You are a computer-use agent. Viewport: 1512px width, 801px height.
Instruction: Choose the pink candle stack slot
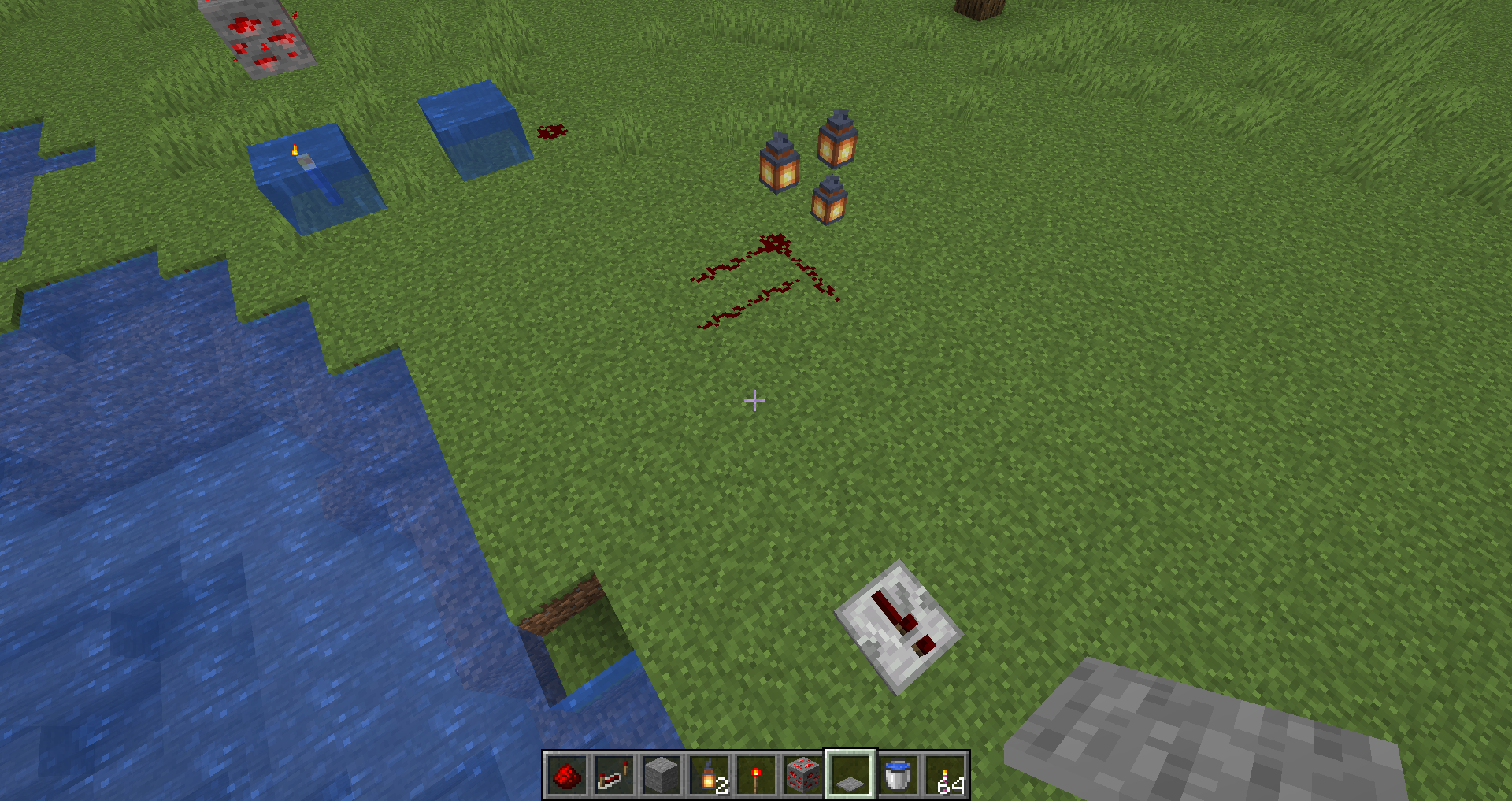point(944,775)
